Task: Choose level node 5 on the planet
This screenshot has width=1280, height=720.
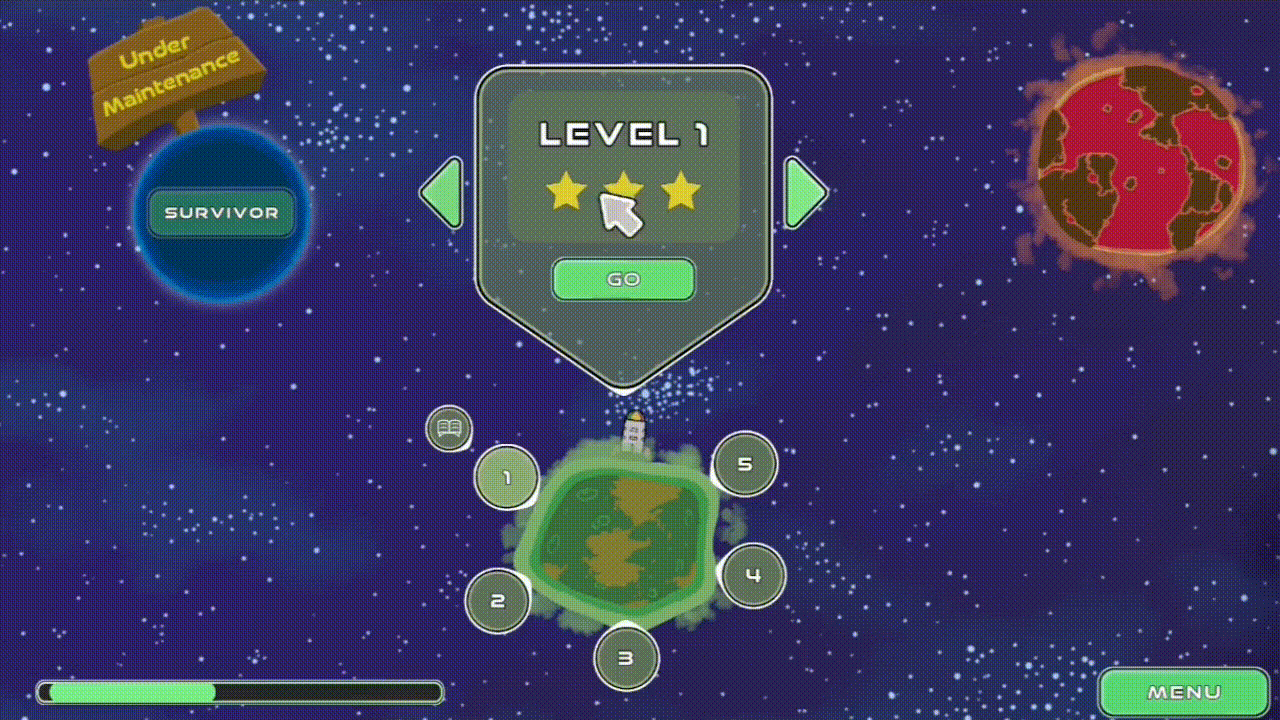Action: [744, 464]
